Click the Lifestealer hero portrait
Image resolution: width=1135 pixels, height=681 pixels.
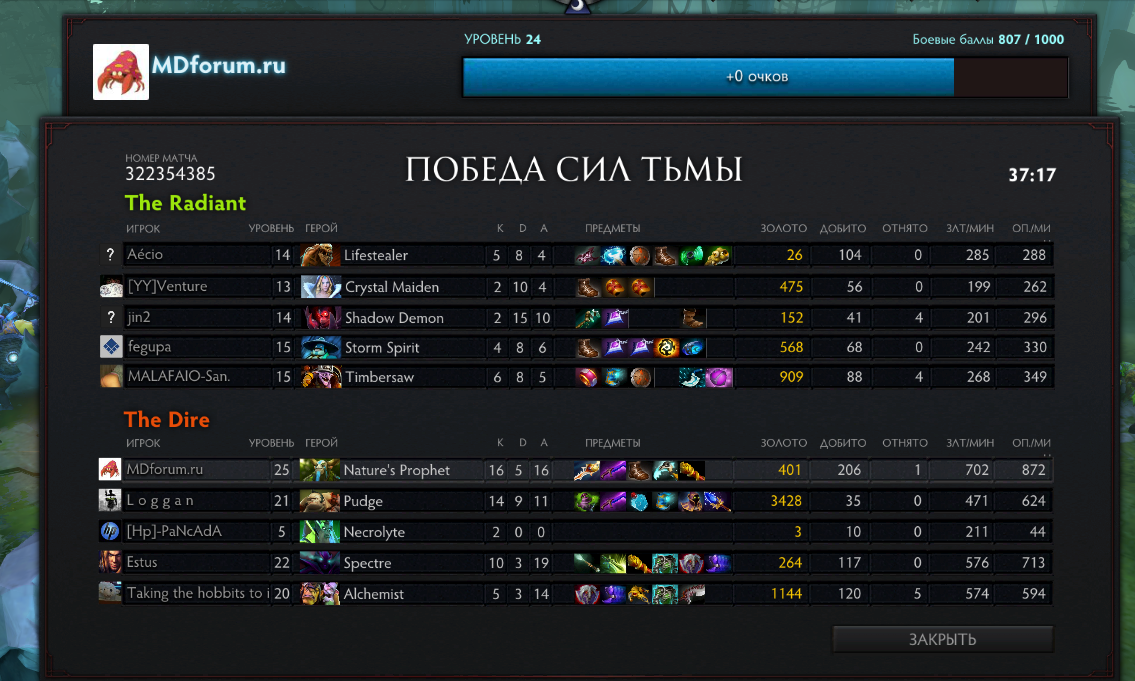click(x=319, y=255)
